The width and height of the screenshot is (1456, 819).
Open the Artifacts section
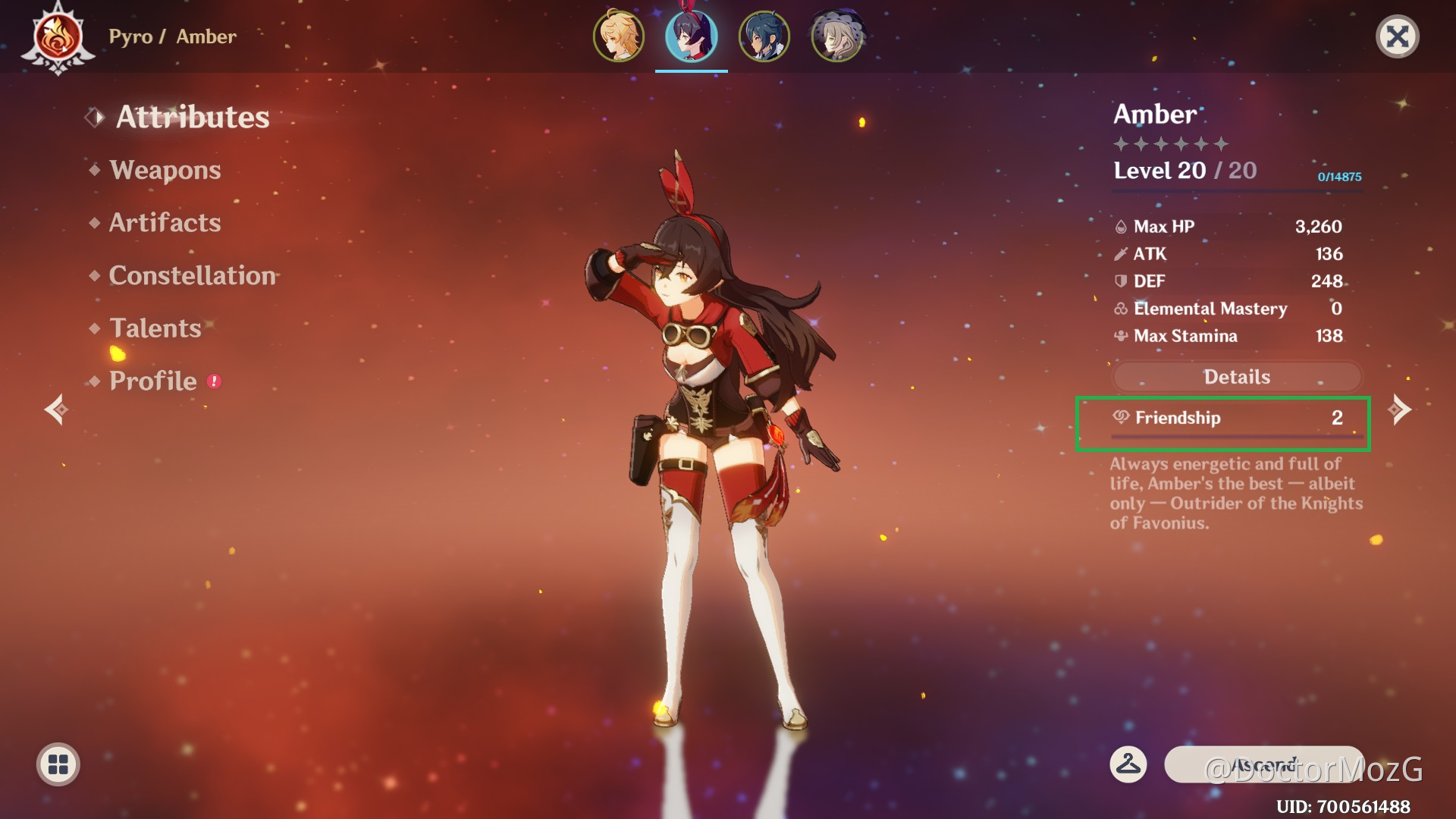pyautogui.click(x=165, y=223)
